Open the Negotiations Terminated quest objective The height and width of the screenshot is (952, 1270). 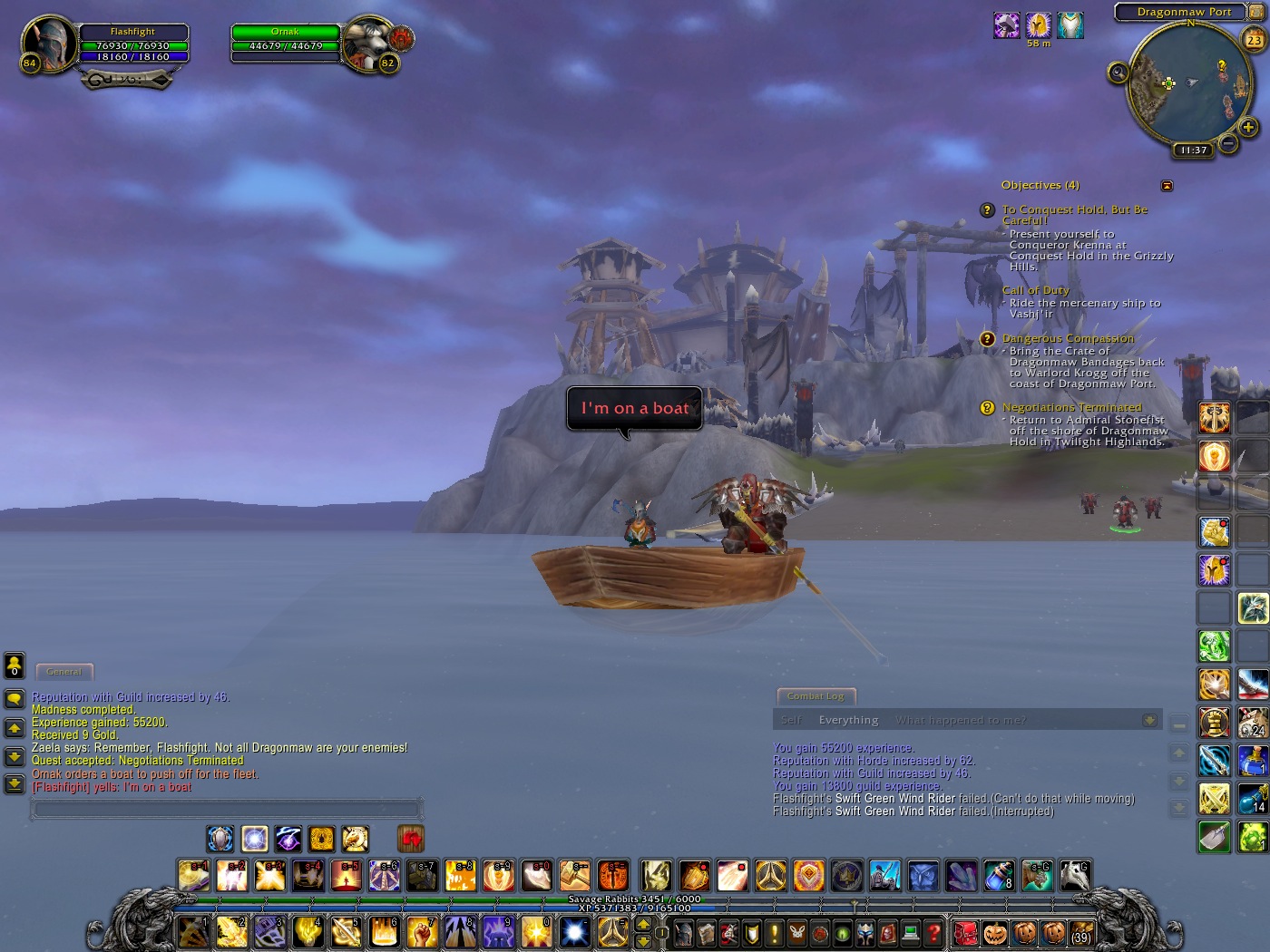click(x=1071, y=408)
